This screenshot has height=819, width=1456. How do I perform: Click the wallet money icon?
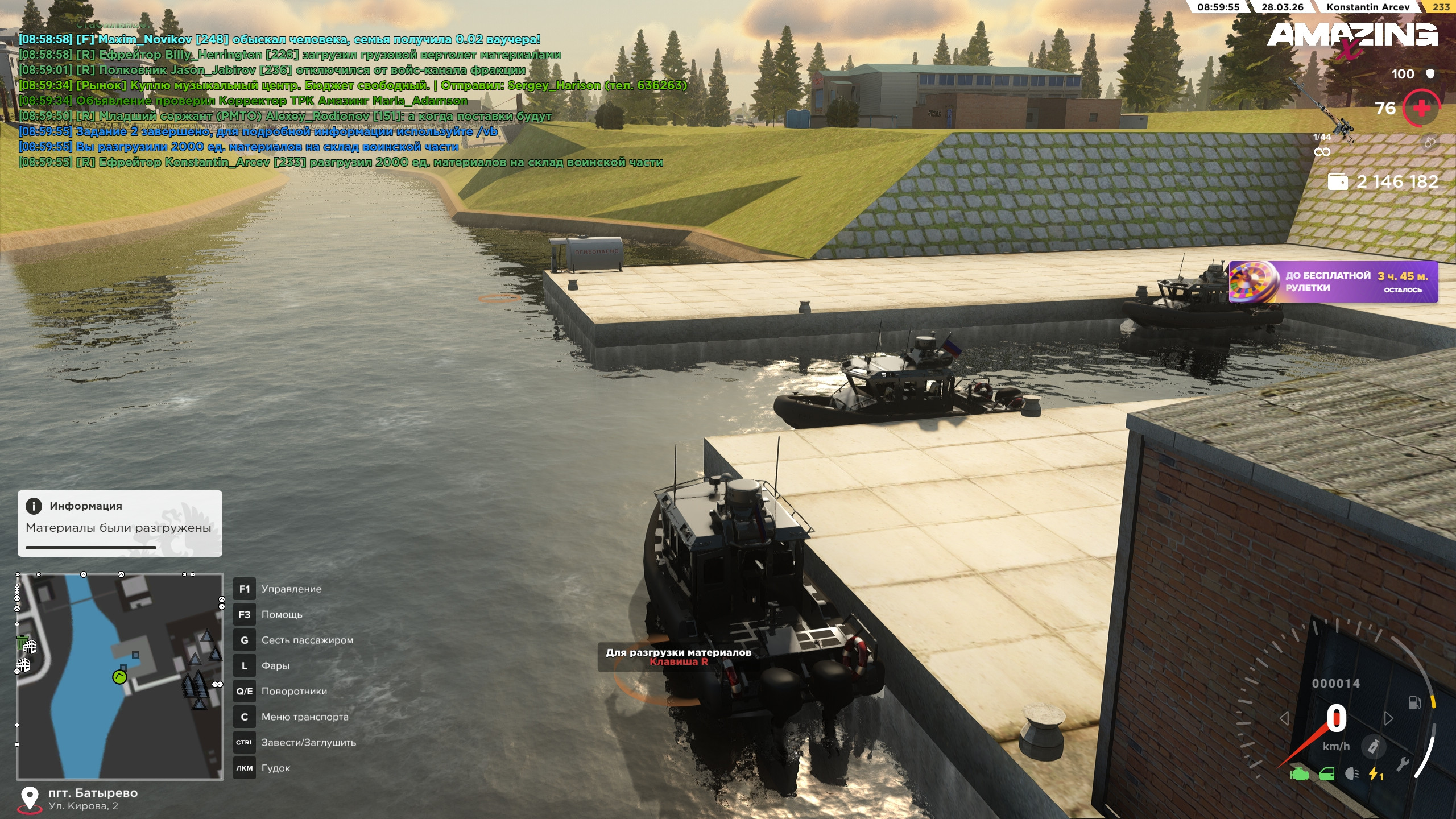[1337, 181]
